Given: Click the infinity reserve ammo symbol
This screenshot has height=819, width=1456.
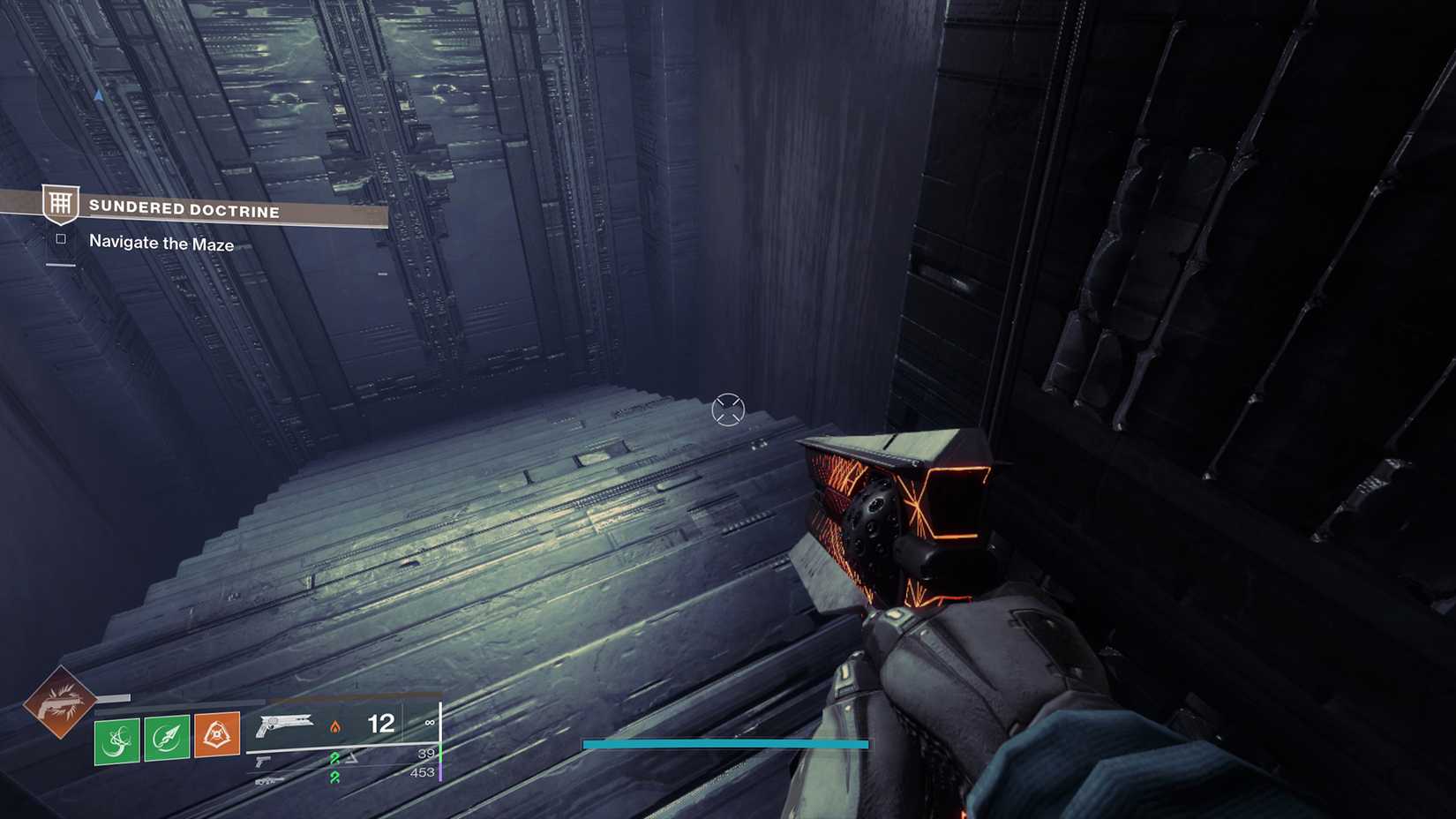Looking at the screenshot, I should pos(430,722).
